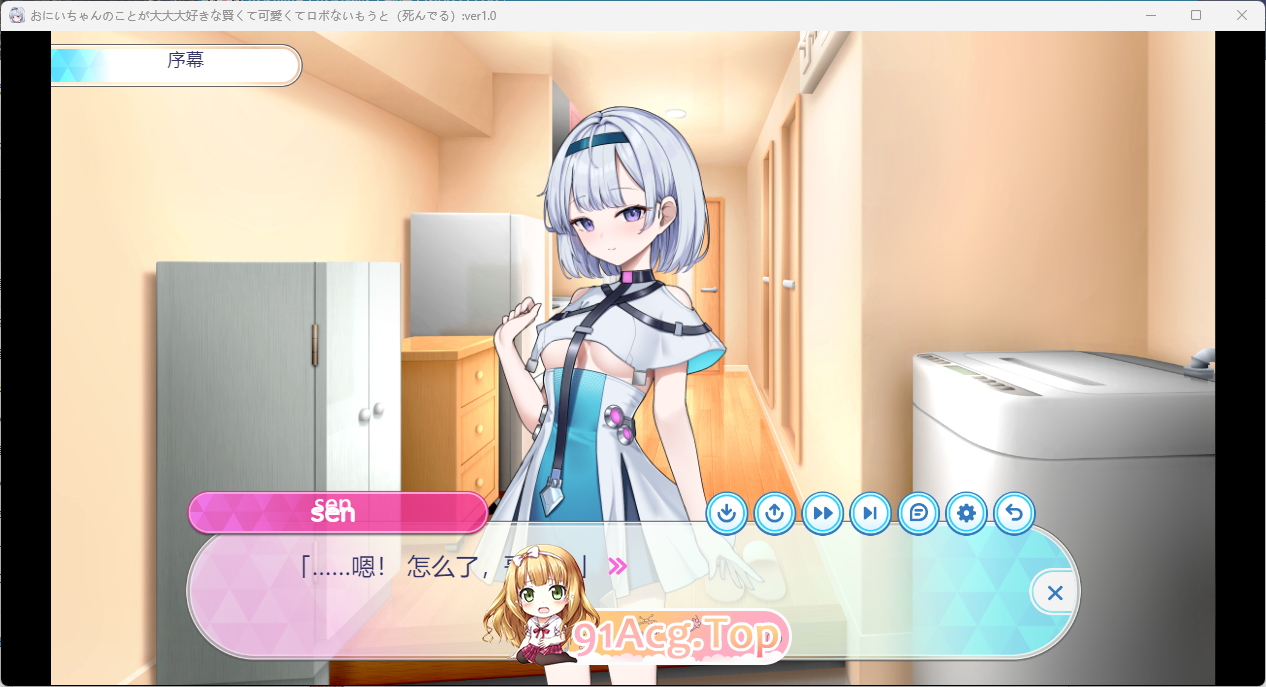1266x687 pixels.
Task: Minimize the game window
Action: tap(1151, 15)
